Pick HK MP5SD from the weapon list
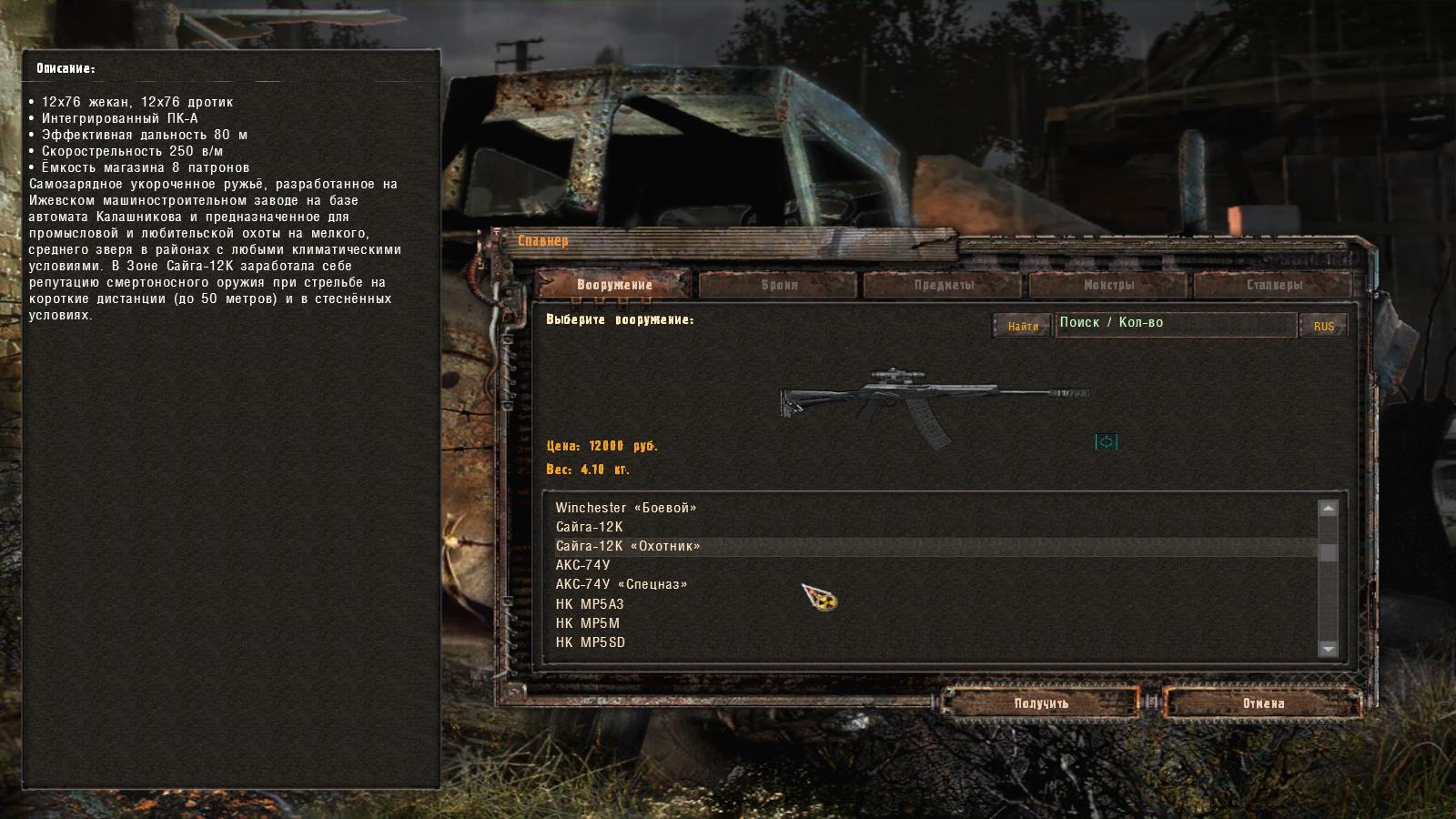 [x=591, y=642]
